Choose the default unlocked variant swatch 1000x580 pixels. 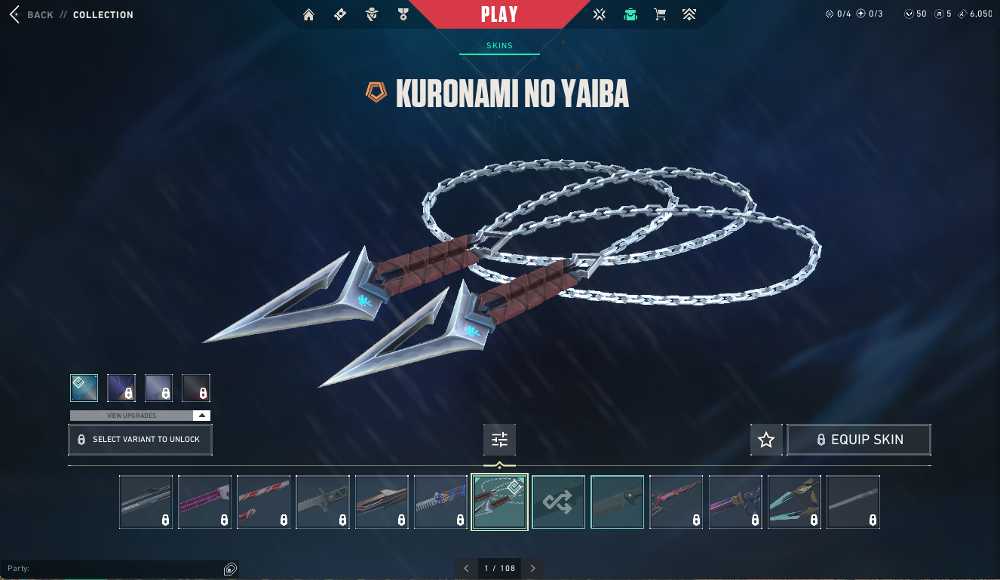pos(84,388)
